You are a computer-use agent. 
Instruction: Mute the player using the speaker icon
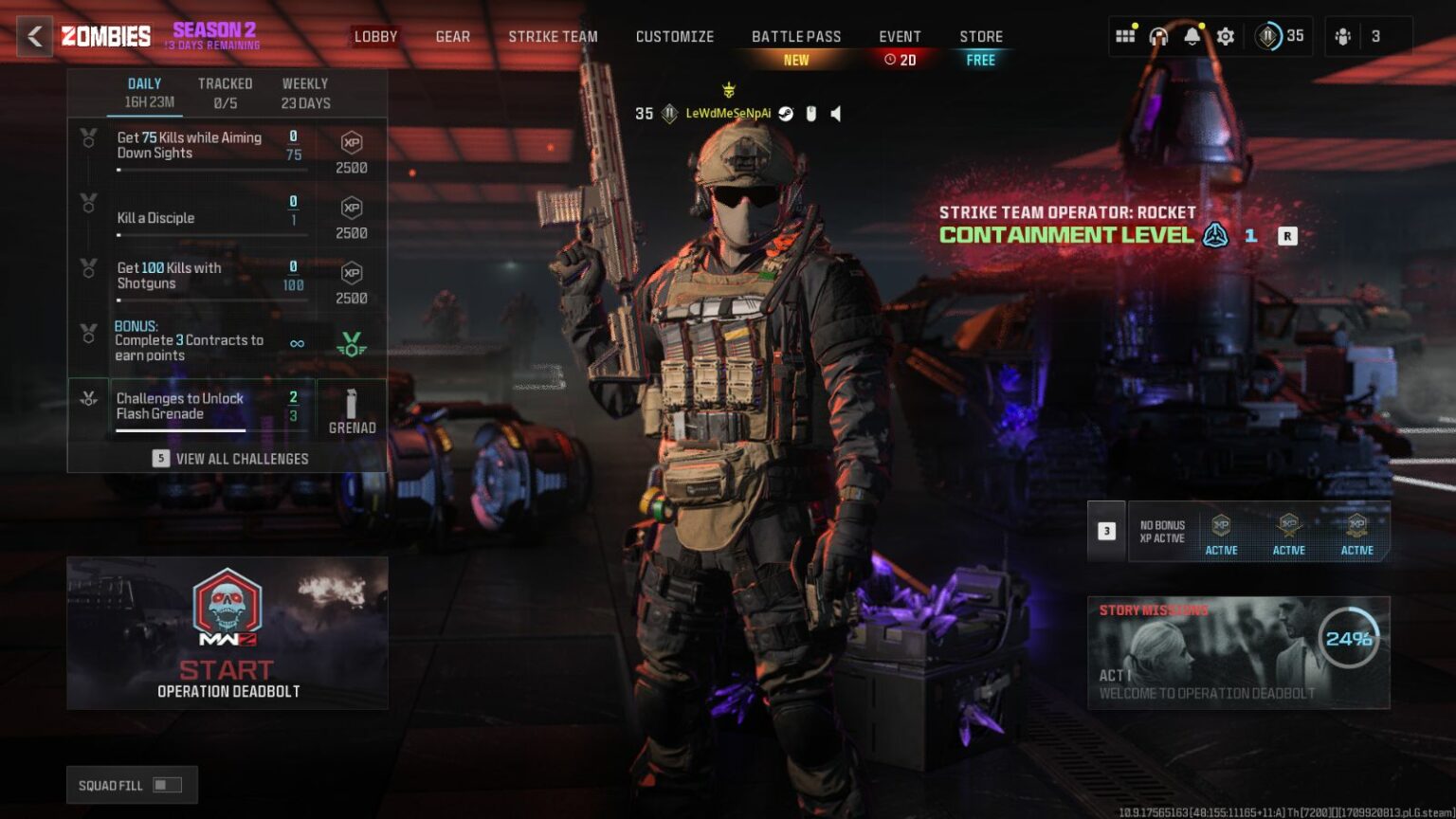835,115
